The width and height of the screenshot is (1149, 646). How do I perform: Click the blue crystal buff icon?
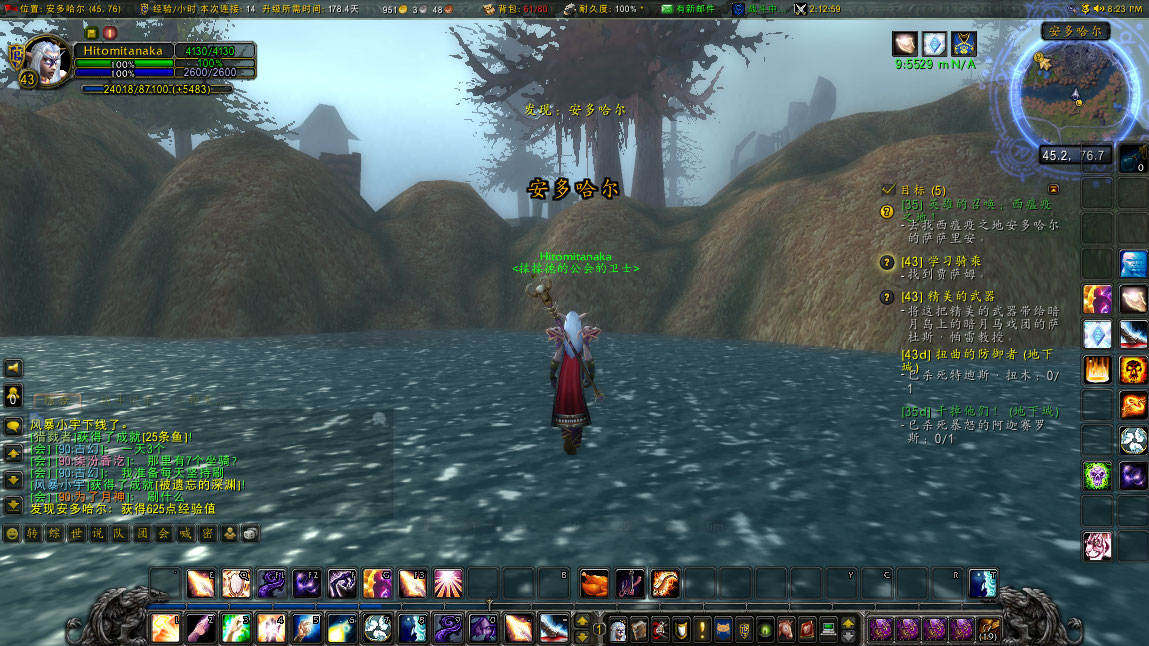(934, 44)
